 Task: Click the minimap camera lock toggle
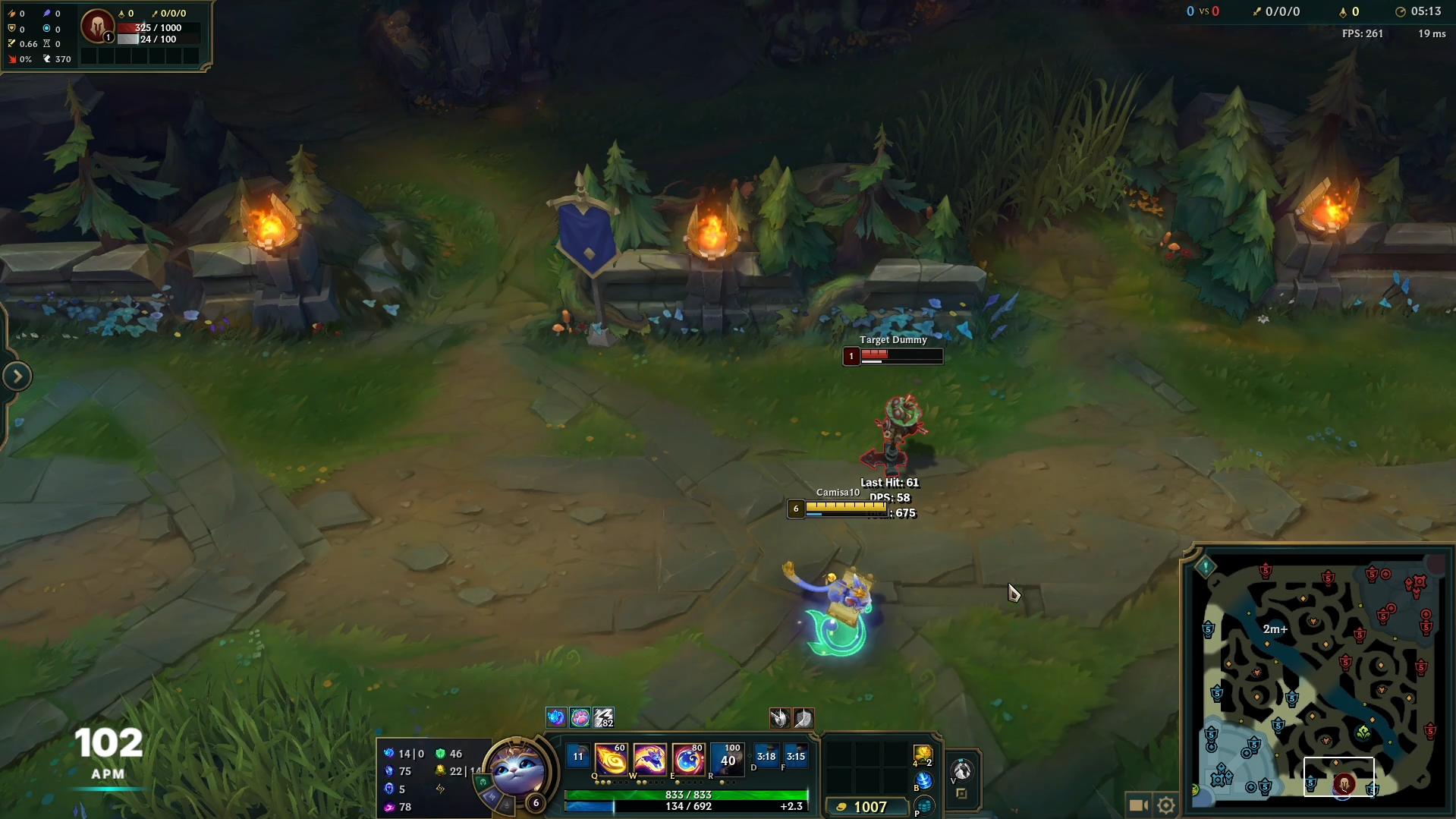pyautogui.click(x=1139, y=804)
